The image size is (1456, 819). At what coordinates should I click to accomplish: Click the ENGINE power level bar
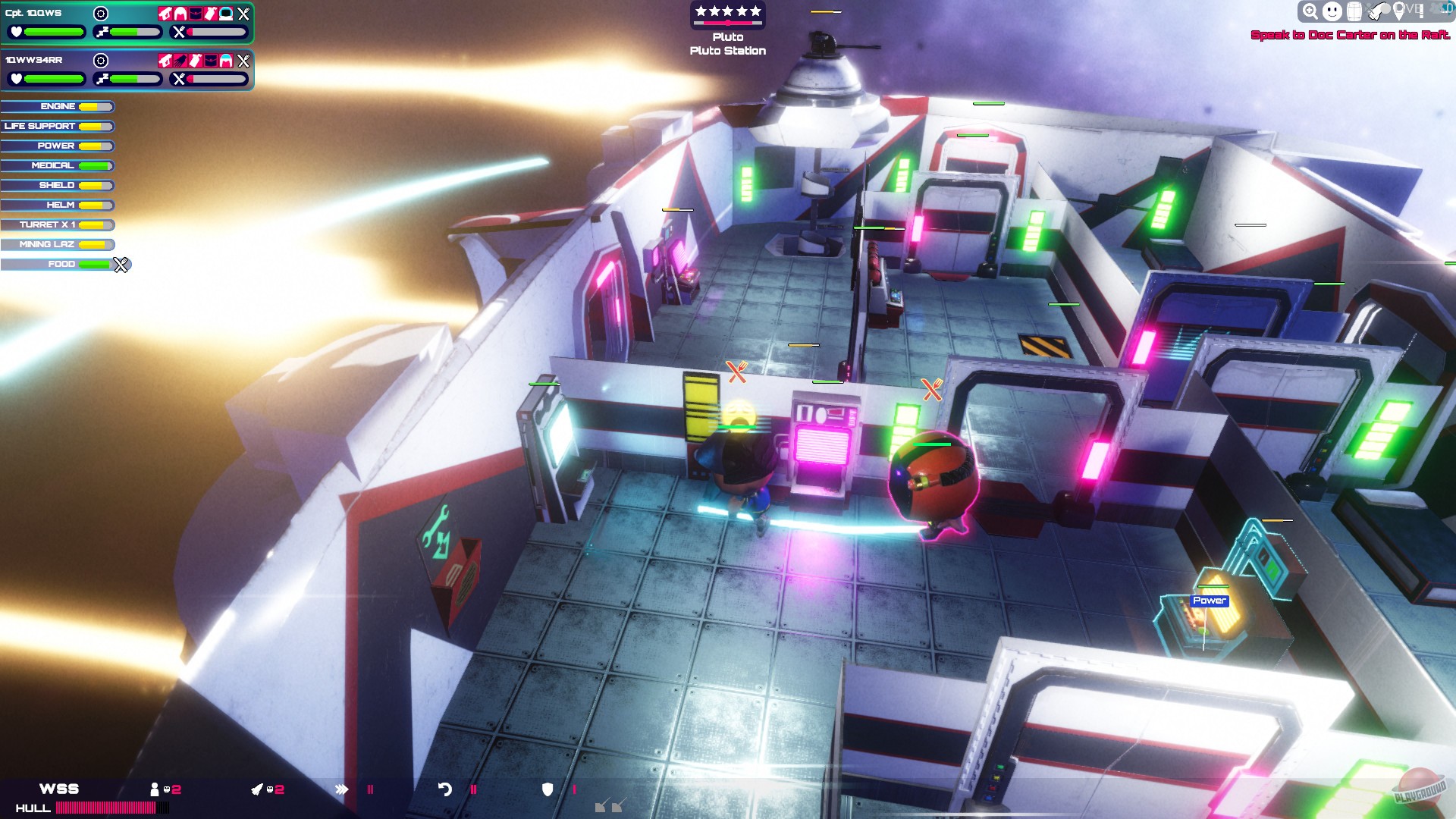(96, 106)
